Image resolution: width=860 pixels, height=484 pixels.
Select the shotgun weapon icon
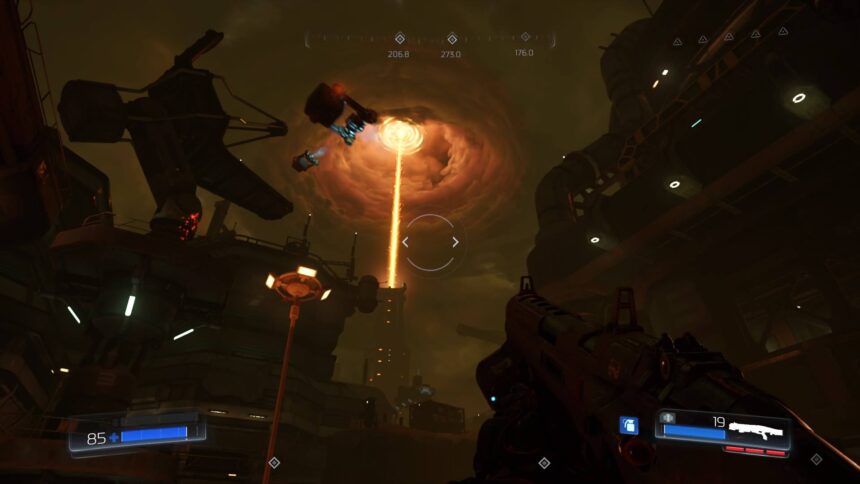[x=758, y=430]
